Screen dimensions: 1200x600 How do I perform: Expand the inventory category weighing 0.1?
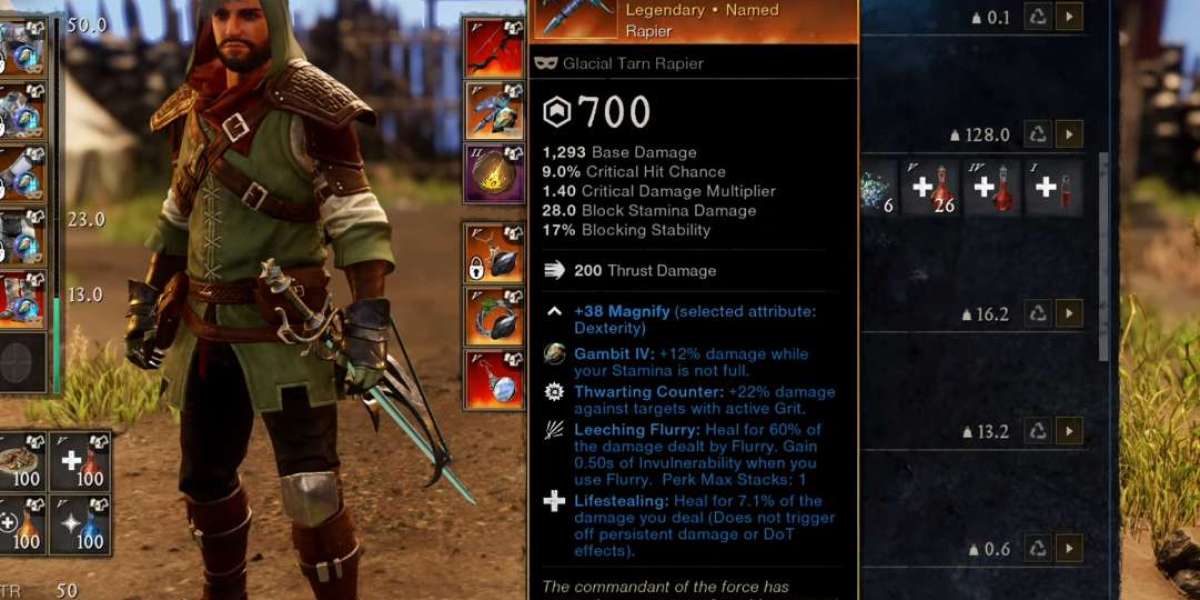[1069, 17]
